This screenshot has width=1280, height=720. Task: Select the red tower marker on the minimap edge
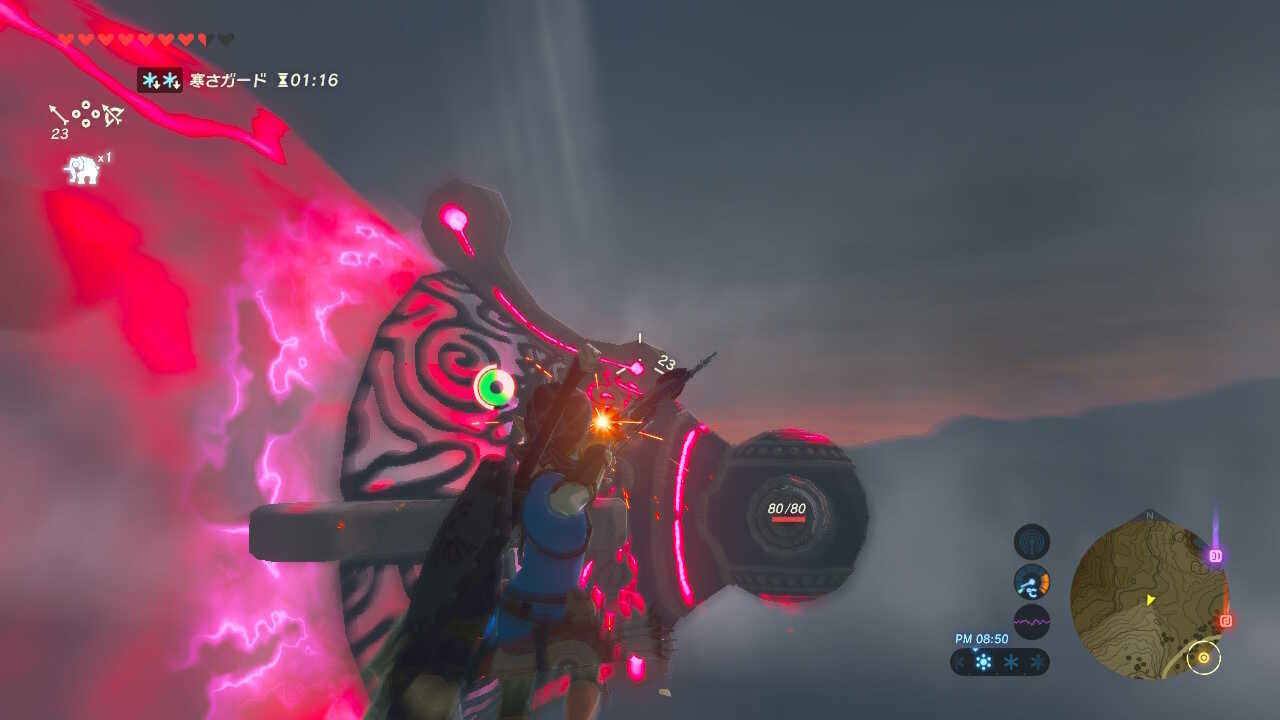point(1226,619)
